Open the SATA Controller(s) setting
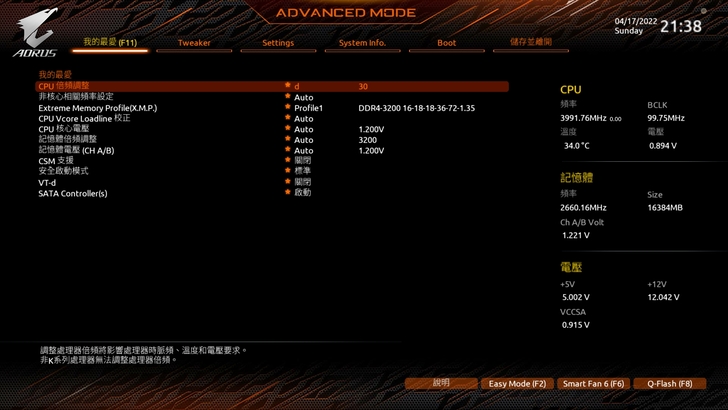This screenshot has height=410, width=728. click(73, 193)
